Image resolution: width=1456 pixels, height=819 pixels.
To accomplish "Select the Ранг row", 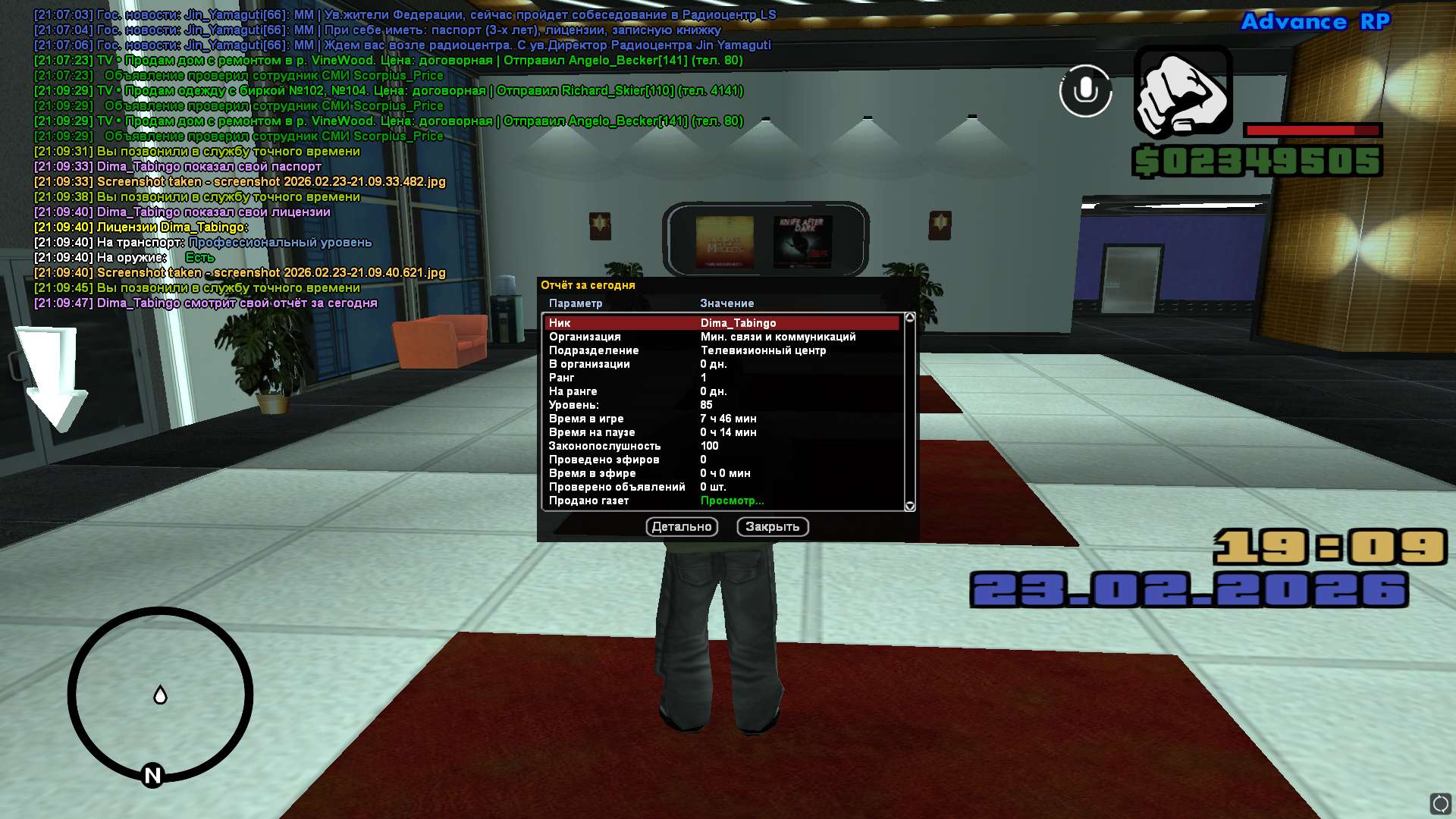I will [721, 378].
